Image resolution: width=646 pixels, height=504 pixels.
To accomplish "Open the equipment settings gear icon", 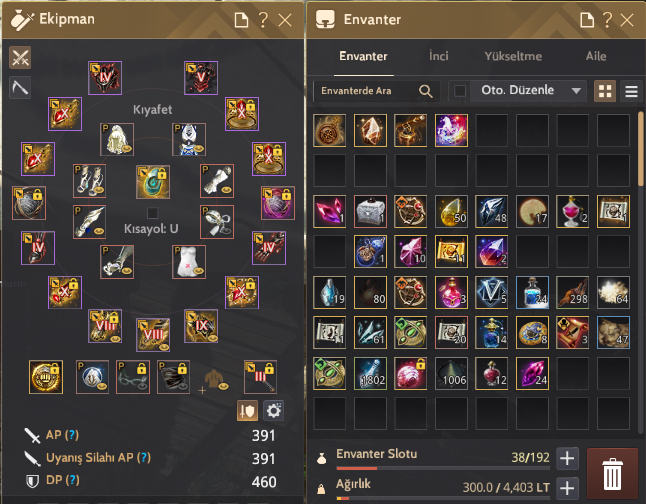I will [273, 410].
